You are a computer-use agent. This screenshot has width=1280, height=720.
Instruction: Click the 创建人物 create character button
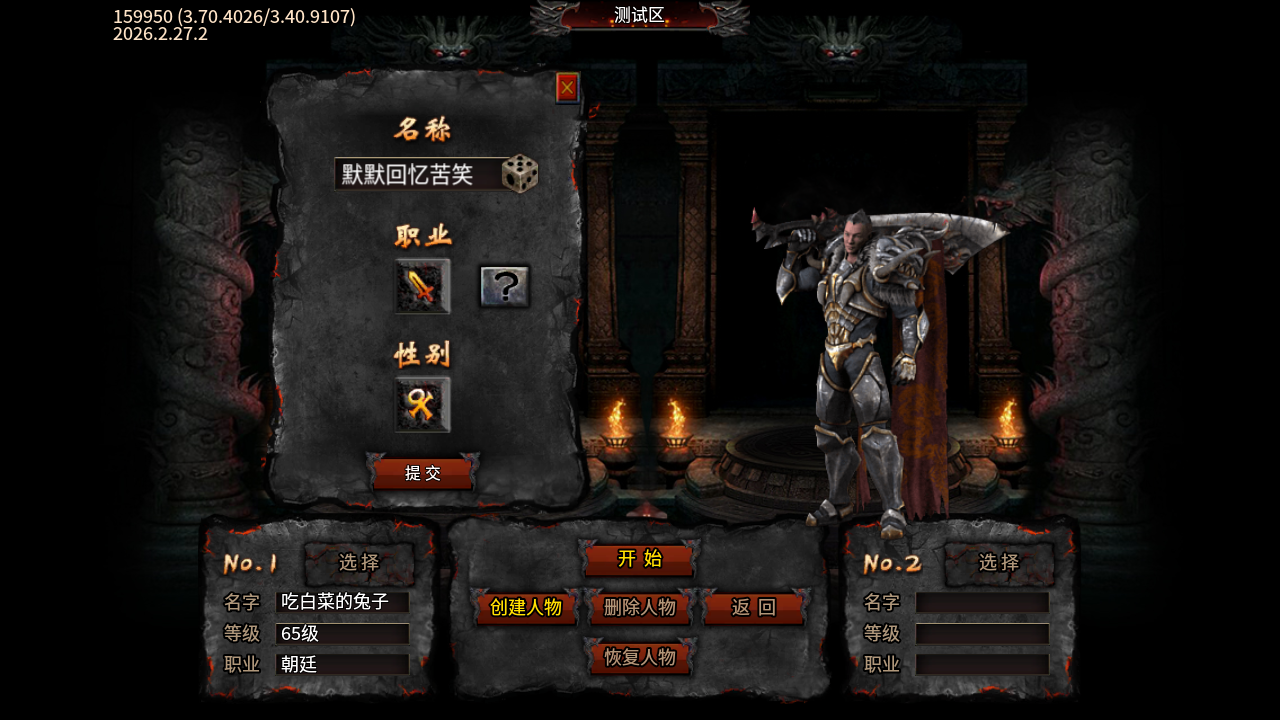pos(526,608)
